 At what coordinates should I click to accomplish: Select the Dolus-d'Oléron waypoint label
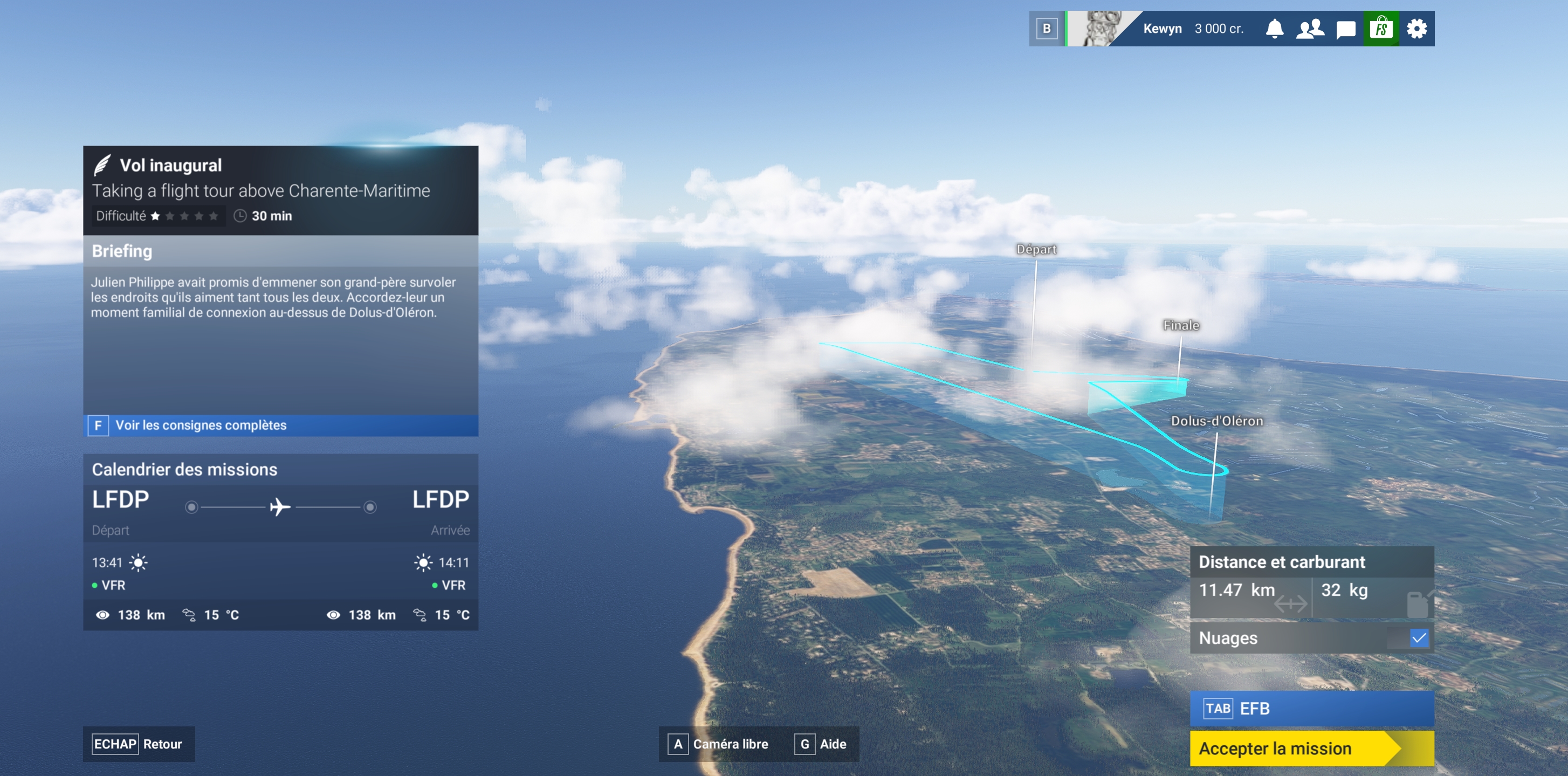(1216, 421)
